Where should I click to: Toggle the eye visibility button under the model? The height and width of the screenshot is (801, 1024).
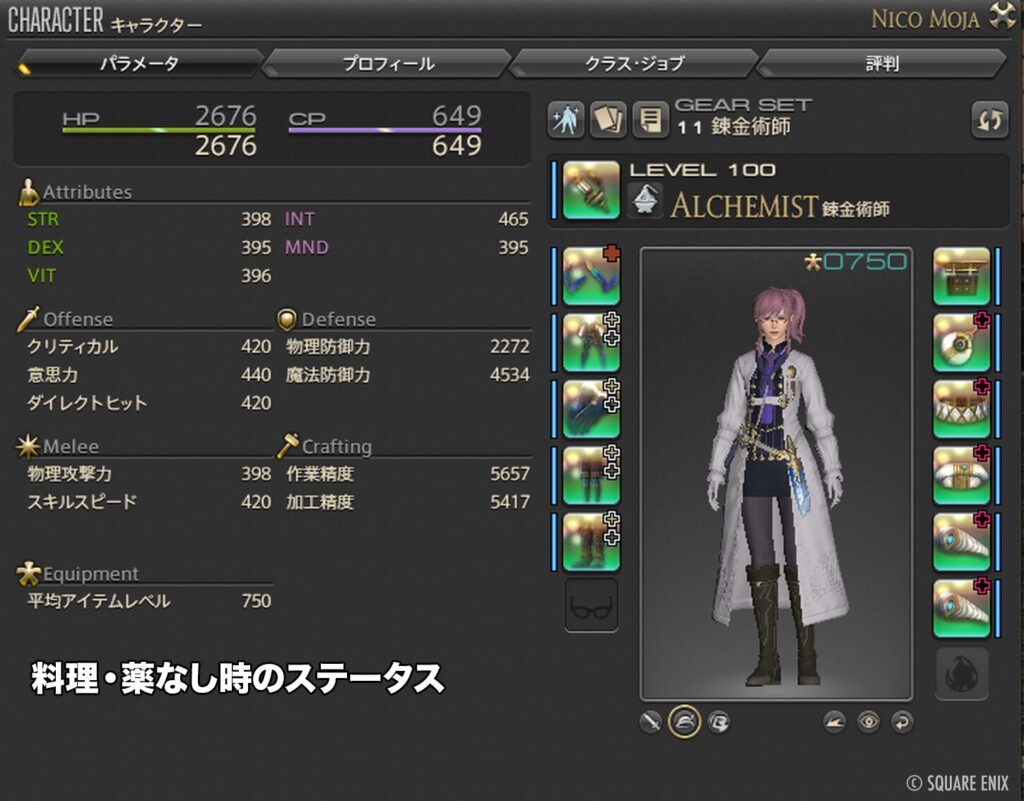tap(868, 721)
